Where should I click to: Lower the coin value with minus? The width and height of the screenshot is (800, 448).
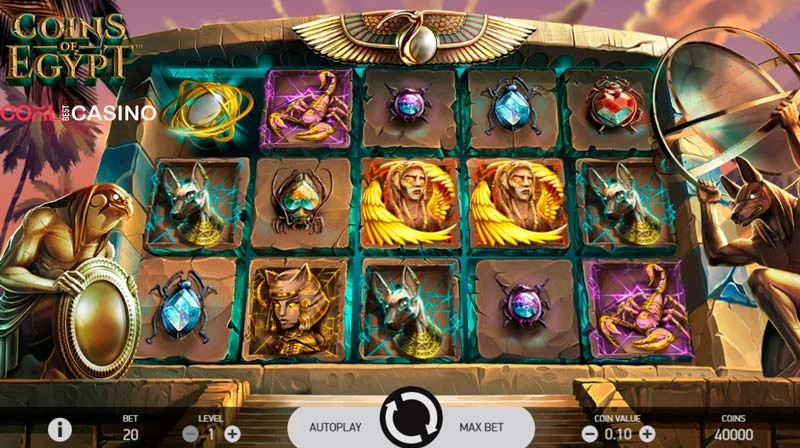coord(589,434)
